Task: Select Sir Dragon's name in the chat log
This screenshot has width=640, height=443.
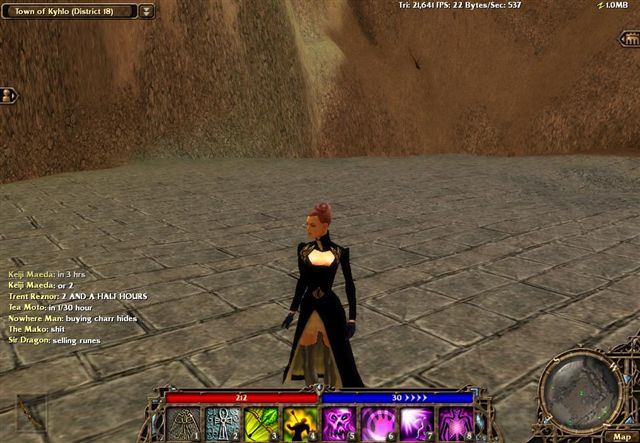Action: [x=29, y=341]
